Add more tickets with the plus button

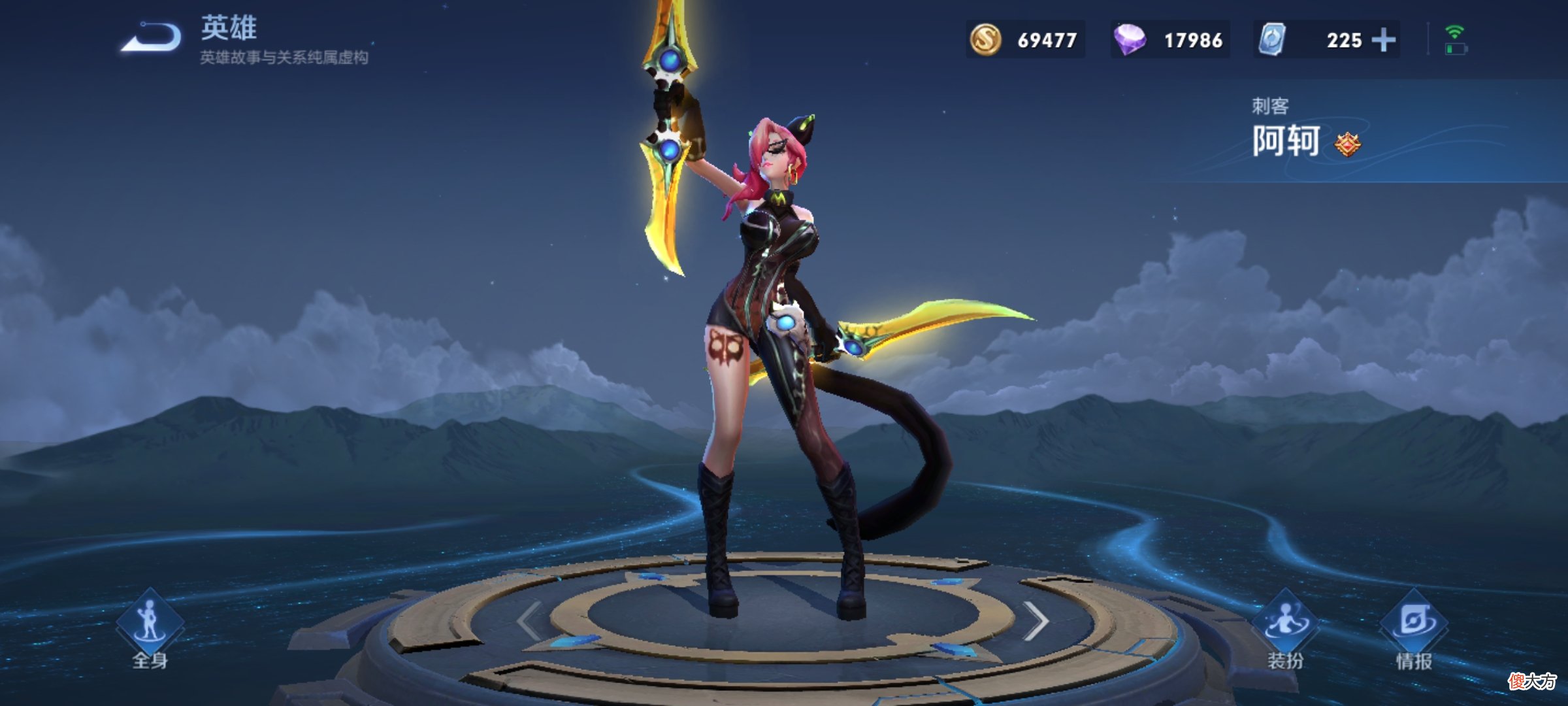tap(1383, 40)
